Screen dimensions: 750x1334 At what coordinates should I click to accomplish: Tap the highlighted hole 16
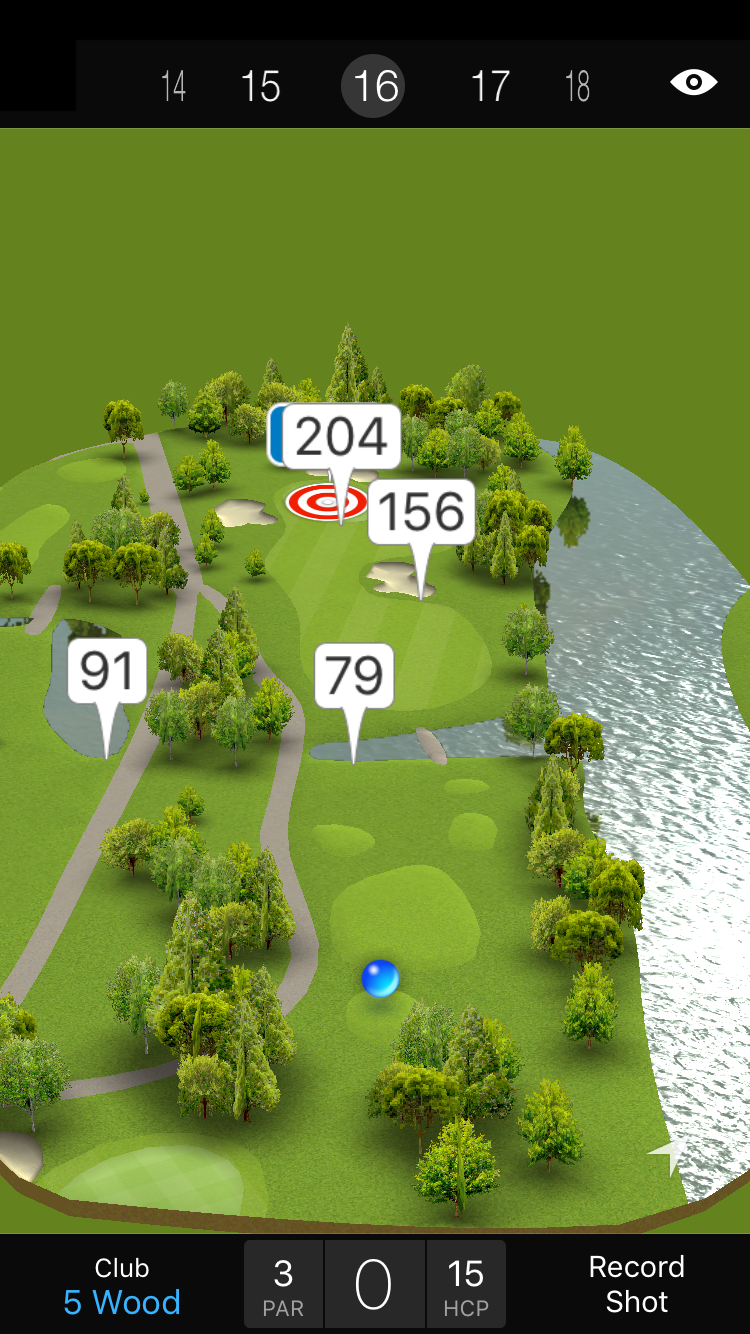[x=376, y=86]
